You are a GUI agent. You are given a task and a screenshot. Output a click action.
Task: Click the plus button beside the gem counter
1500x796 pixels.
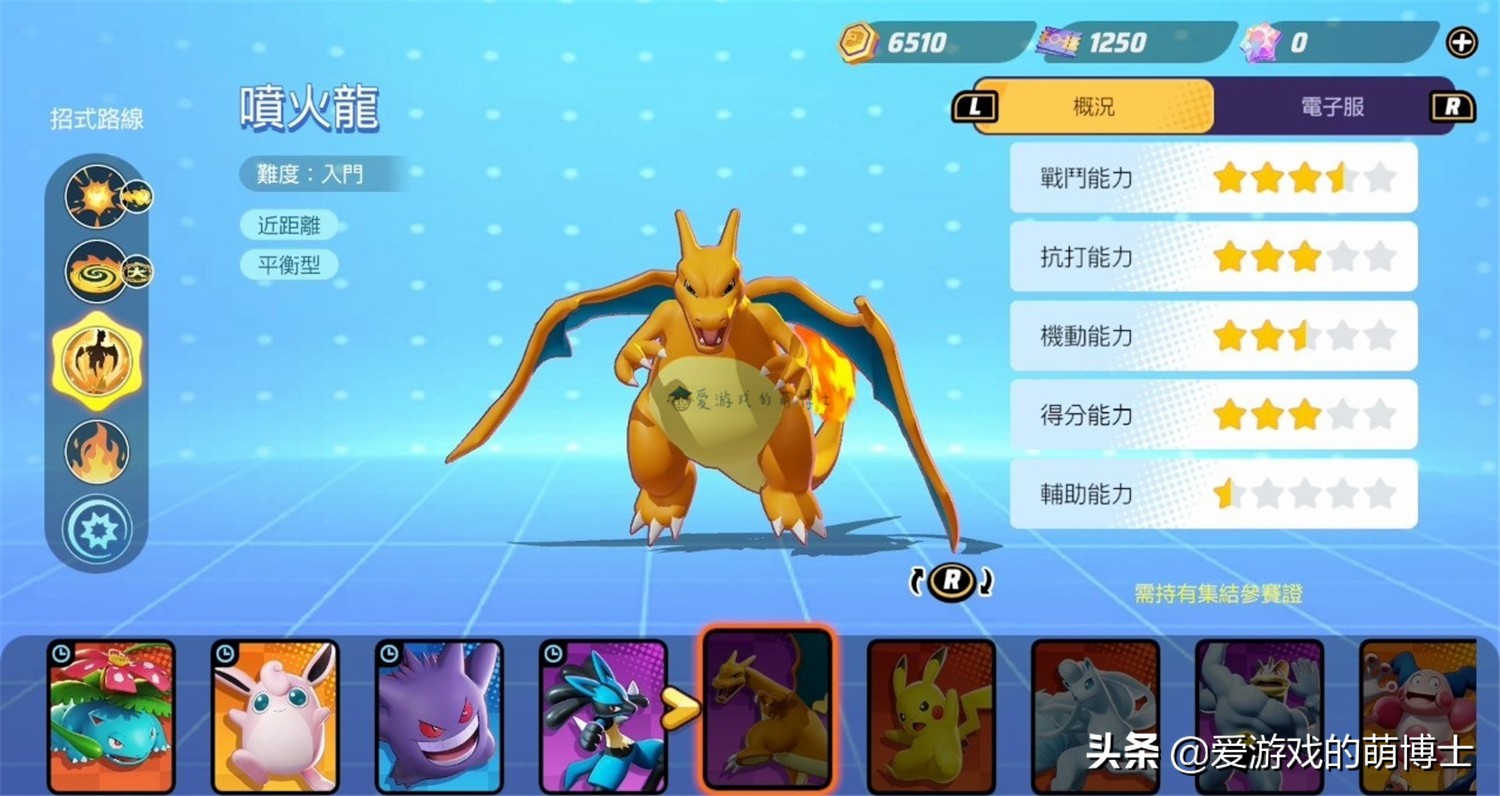pos(1462,42)
